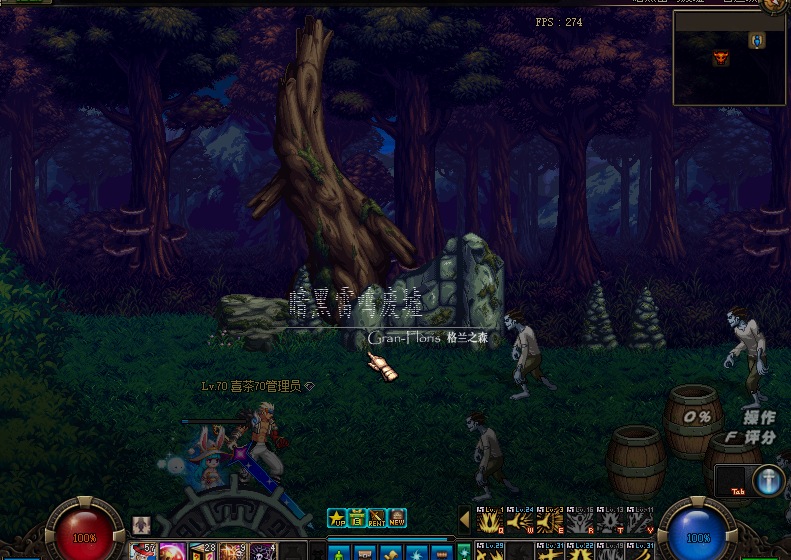Use the pirate hat item with count 57
The height and width of the screenshot is (560, 791).
[x=143, y=551]
